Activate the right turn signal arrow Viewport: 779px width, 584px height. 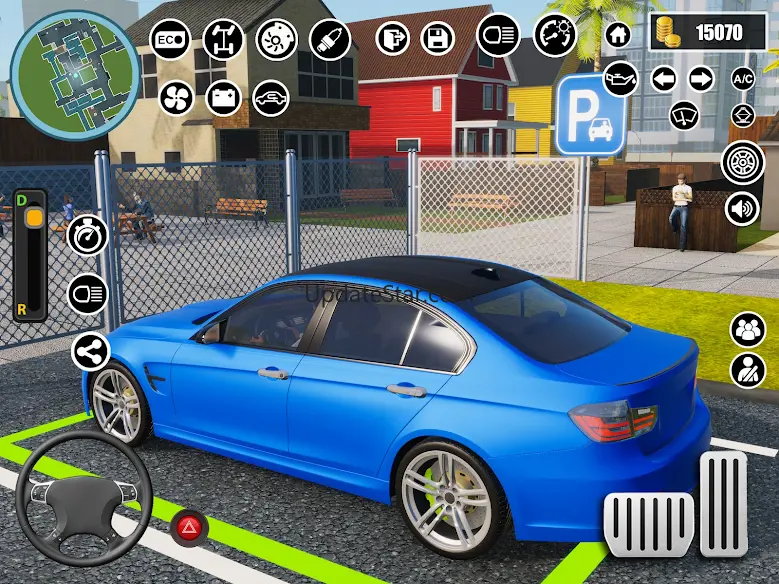click(x=701, y=78)
